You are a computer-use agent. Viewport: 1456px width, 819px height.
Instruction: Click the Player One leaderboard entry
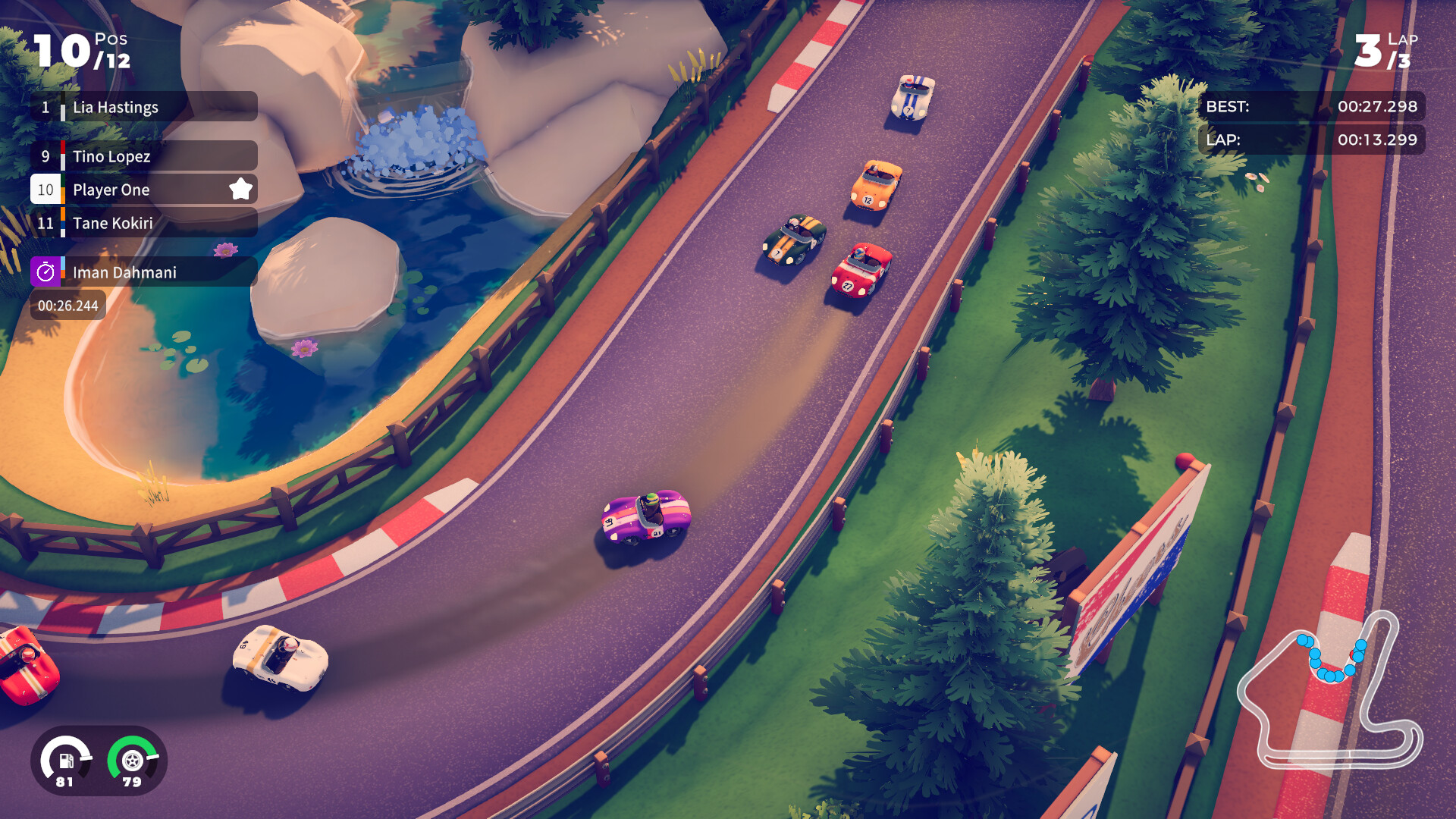pos(110,190)
